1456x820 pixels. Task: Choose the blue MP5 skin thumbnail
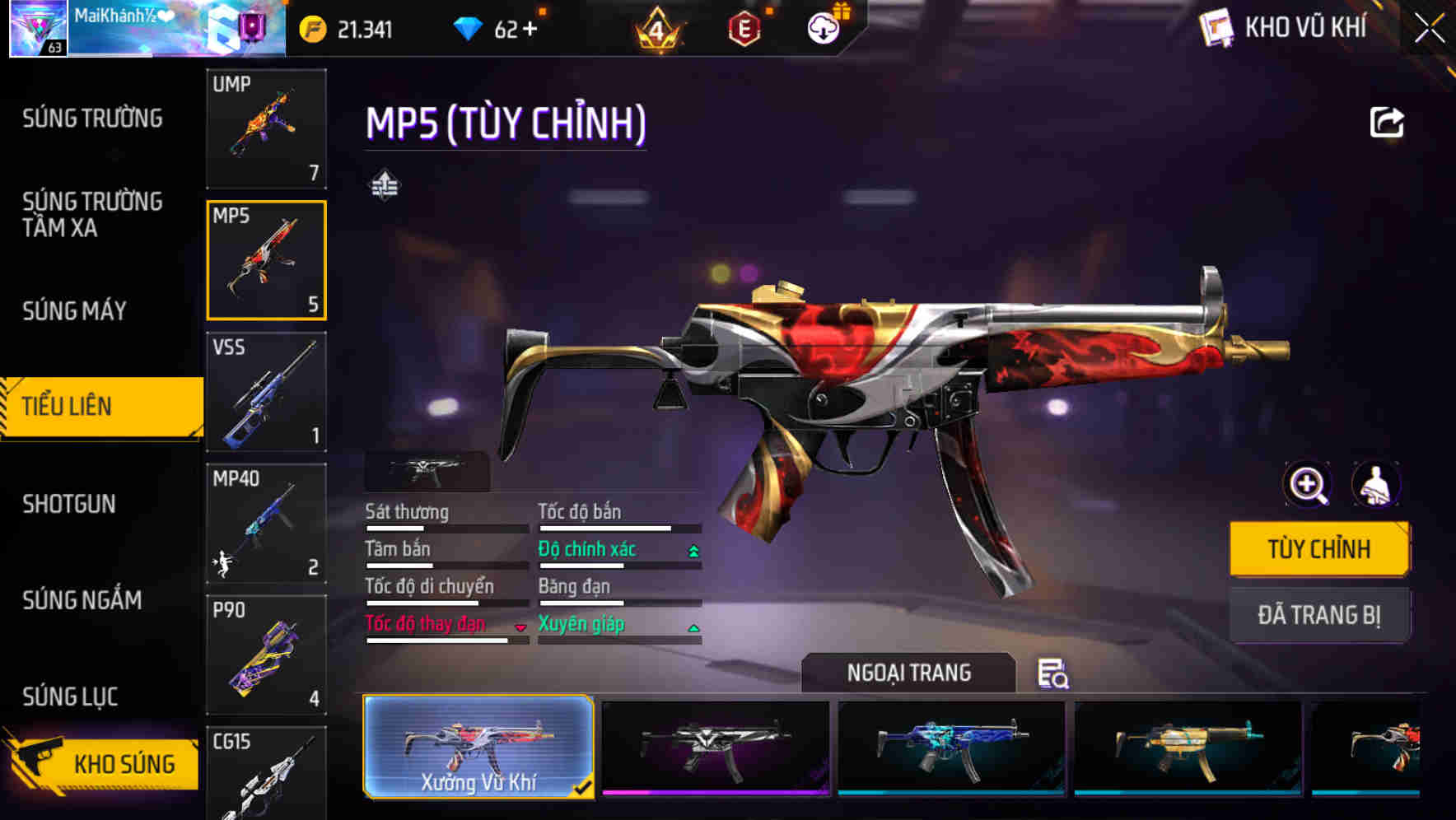coord(951,747)
